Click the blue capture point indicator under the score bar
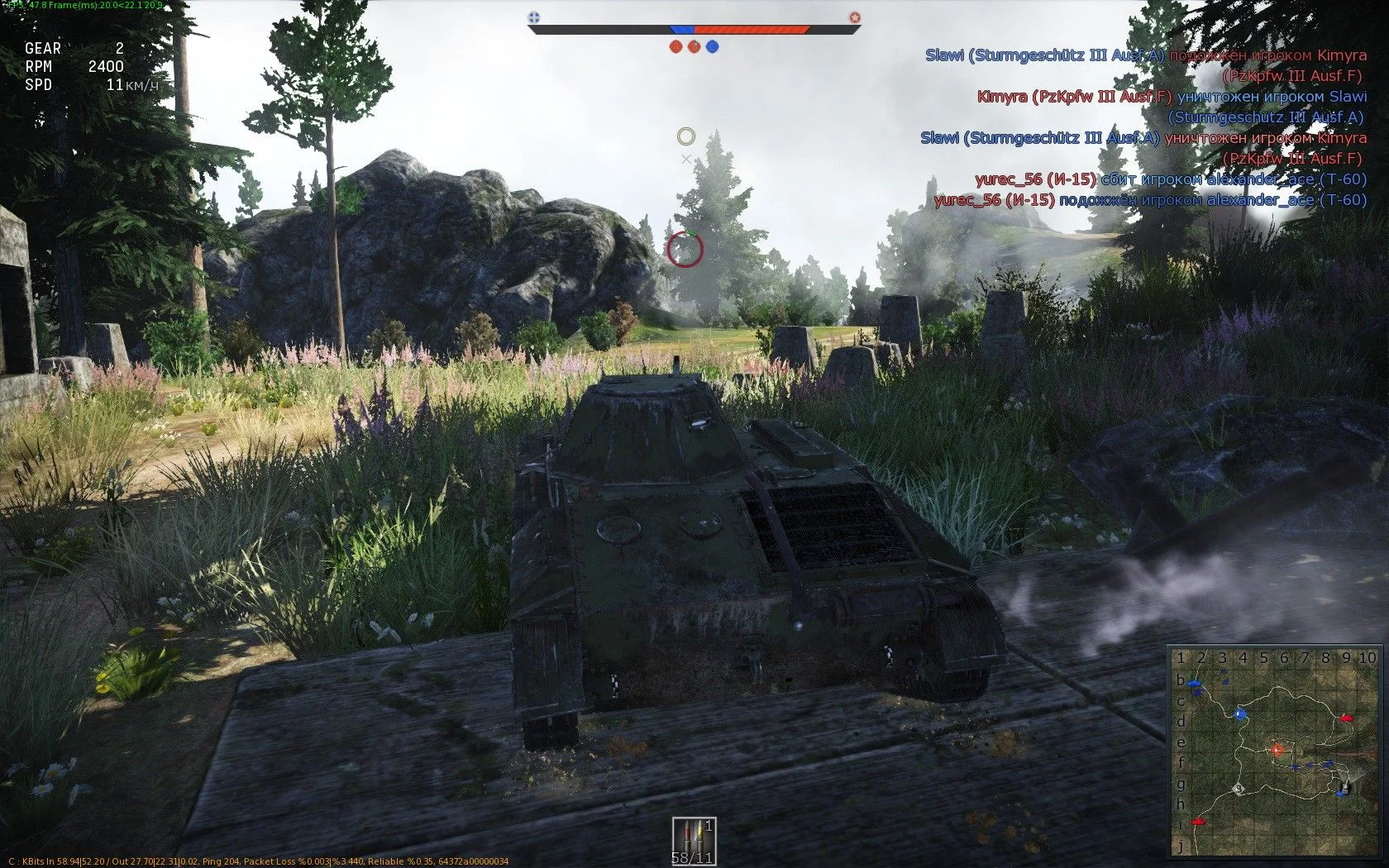This screenshot has height=868, width=1389. point(713,46)
